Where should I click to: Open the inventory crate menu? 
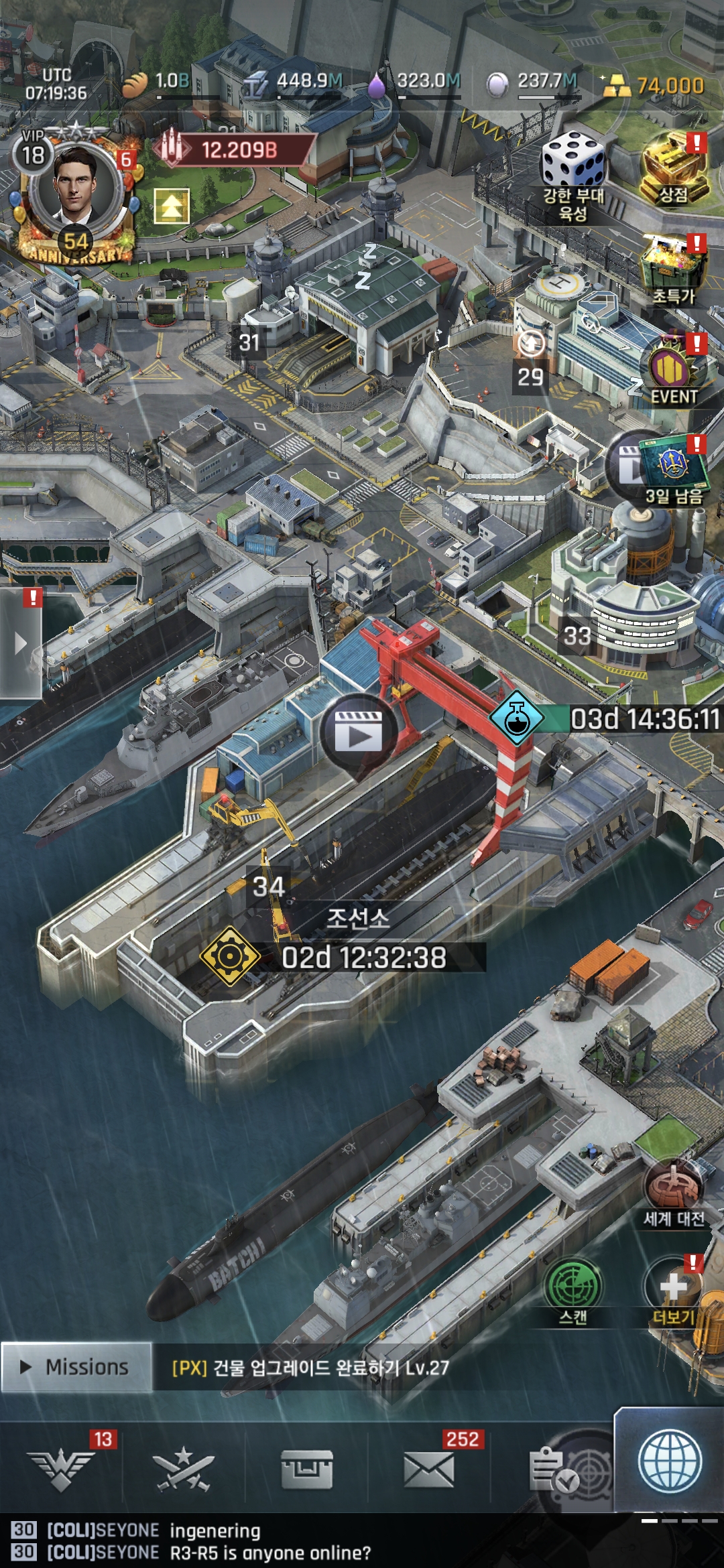click(306, 1469)
